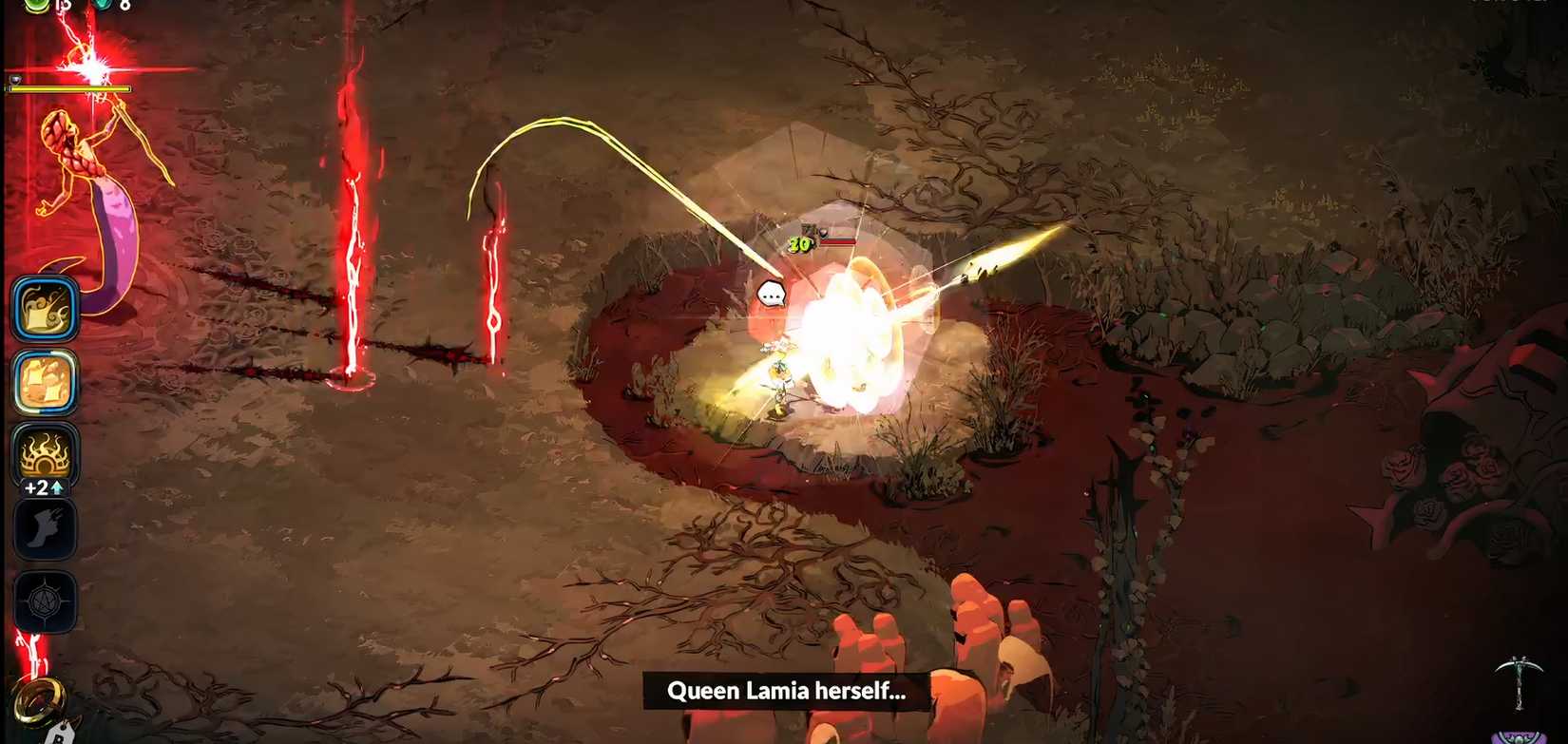1568x744 pixels.
Task: Click the dark moon hex icon in sidebar
Action: click(x=44, y=528)
